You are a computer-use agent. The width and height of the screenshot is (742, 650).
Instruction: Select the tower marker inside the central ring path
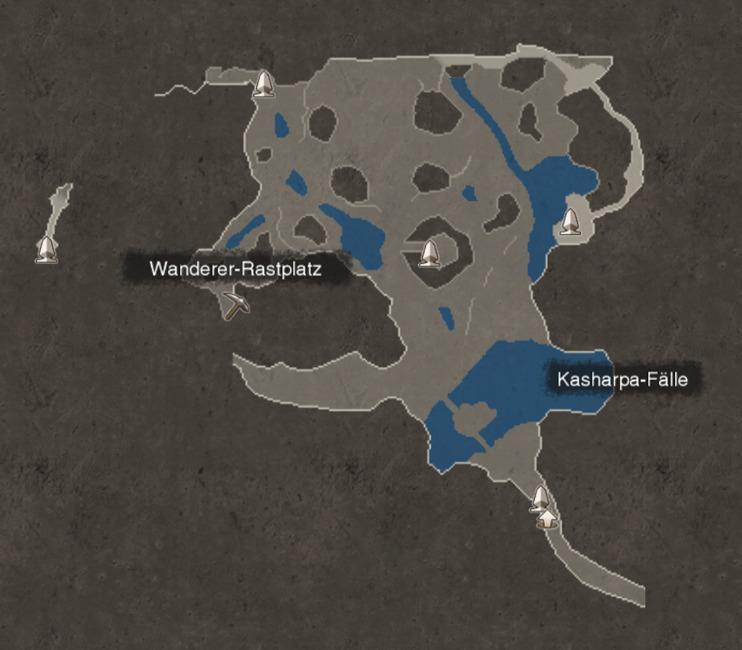[429, 253]
